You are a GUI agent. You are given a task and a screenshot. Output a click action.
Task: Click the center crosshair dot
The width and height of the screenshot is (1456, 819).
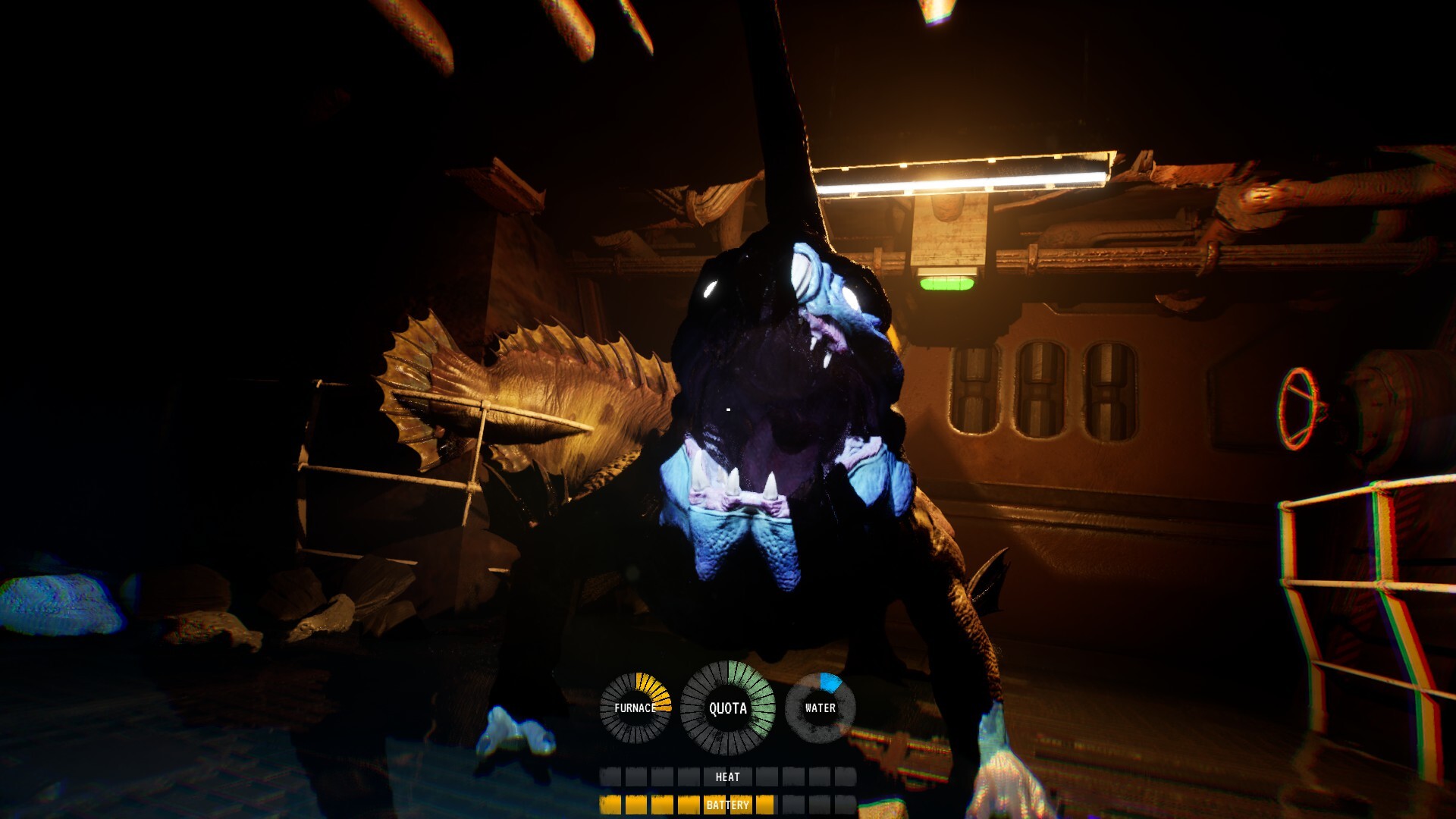pos(726,409)
